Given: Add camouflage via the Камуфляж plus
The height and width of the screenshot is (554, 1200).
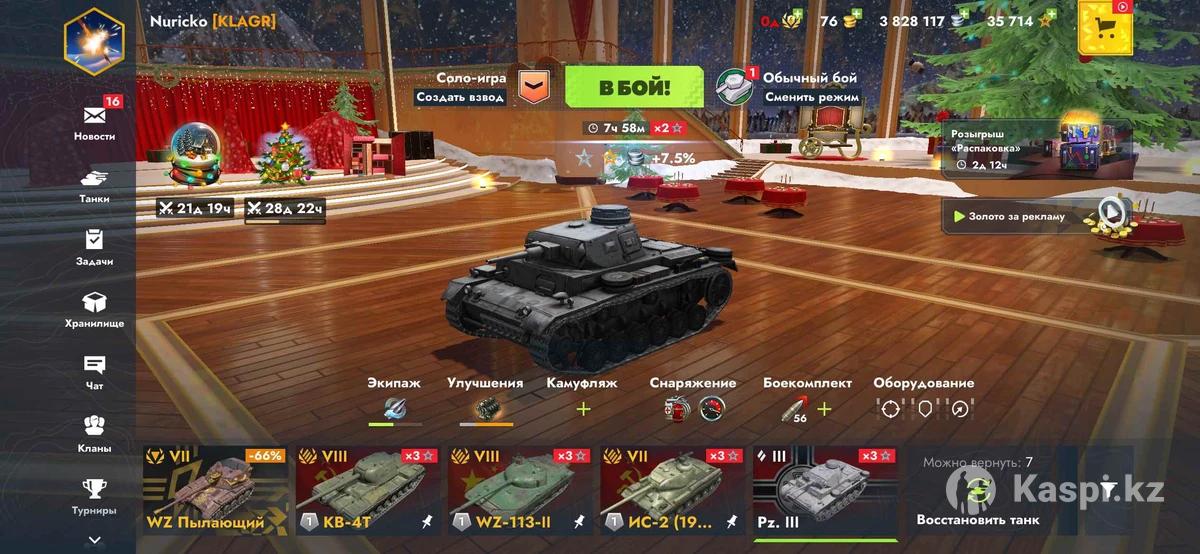Looking at the screenshot, I should click(583, 408).
